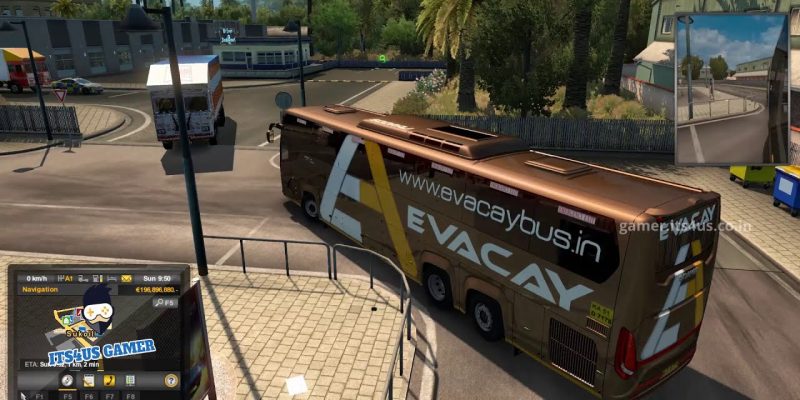Open the phone/radio tab

click(x=109, y=380)
